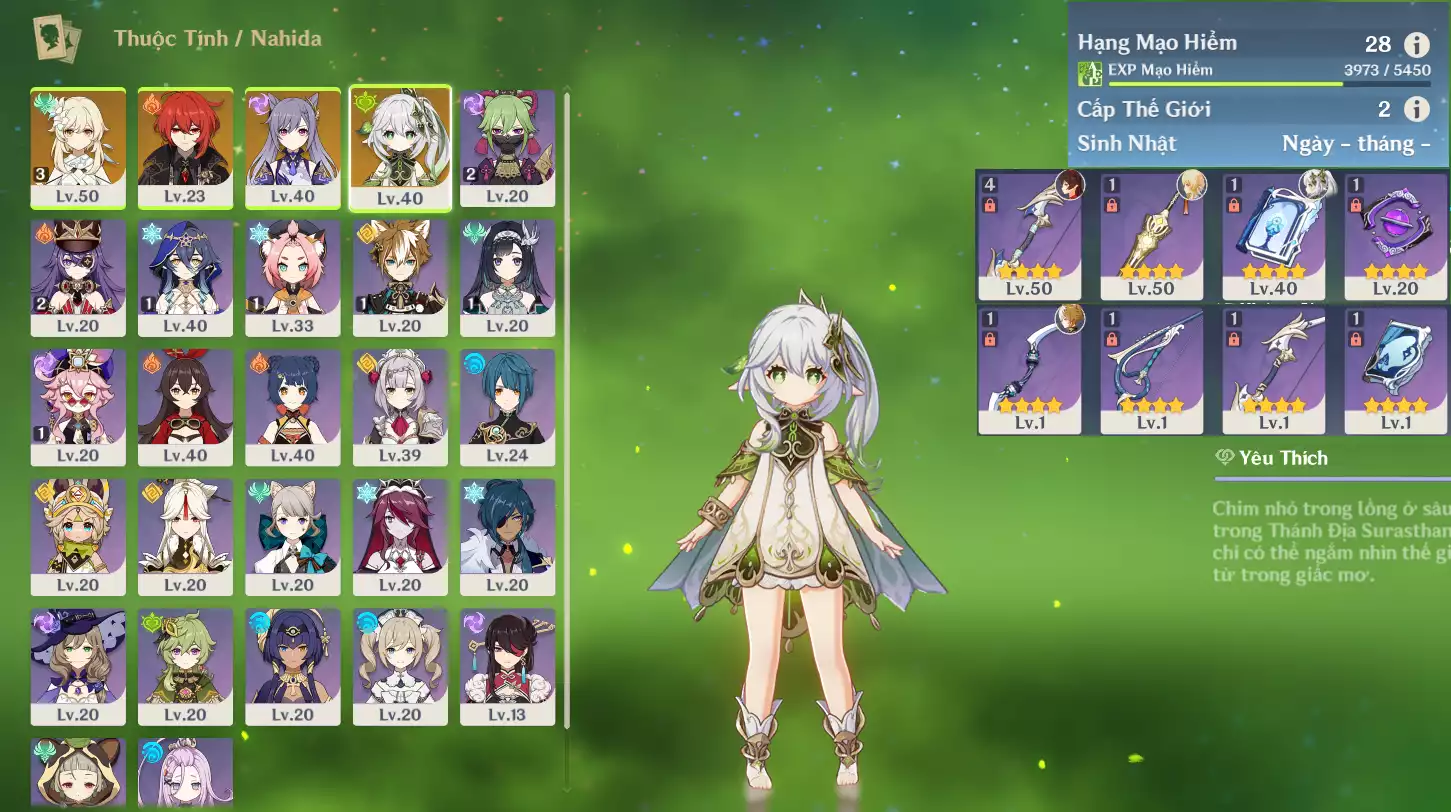Select the Lv.20 purple orb catalyst
The width and height of the screenshot is (1451, 812).
click(1395, 236)
